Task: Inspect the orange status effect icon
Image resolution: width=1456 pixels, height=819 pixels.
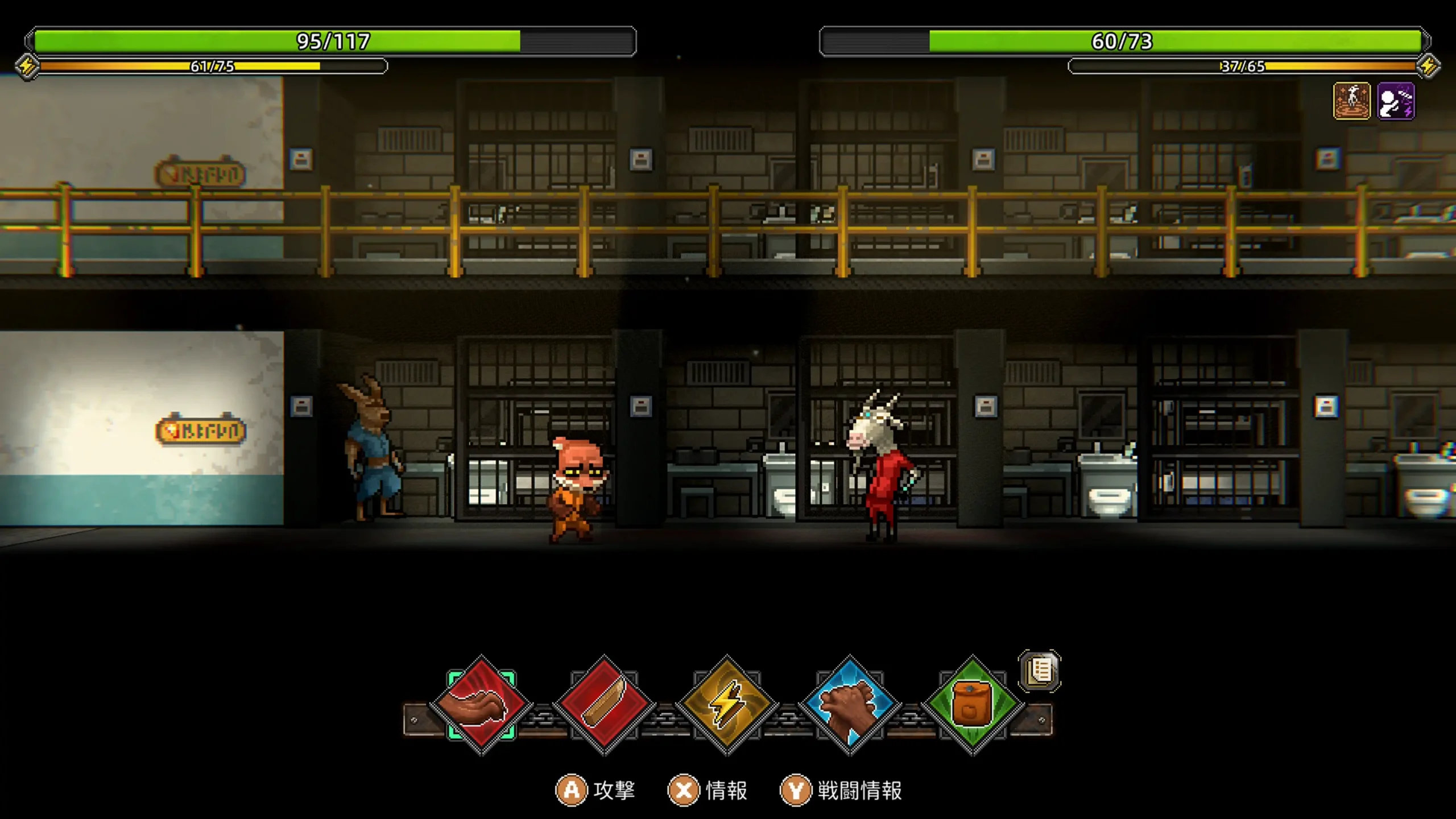Action: [1351, 101]
